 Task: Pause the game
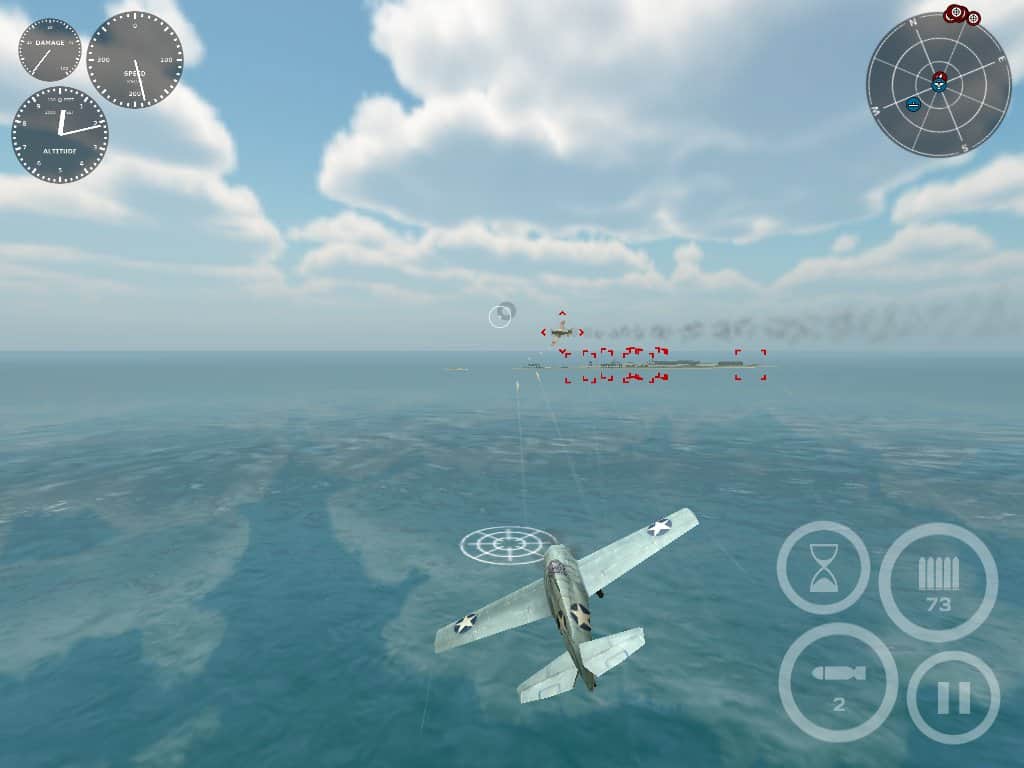click(x=953, y=697)
